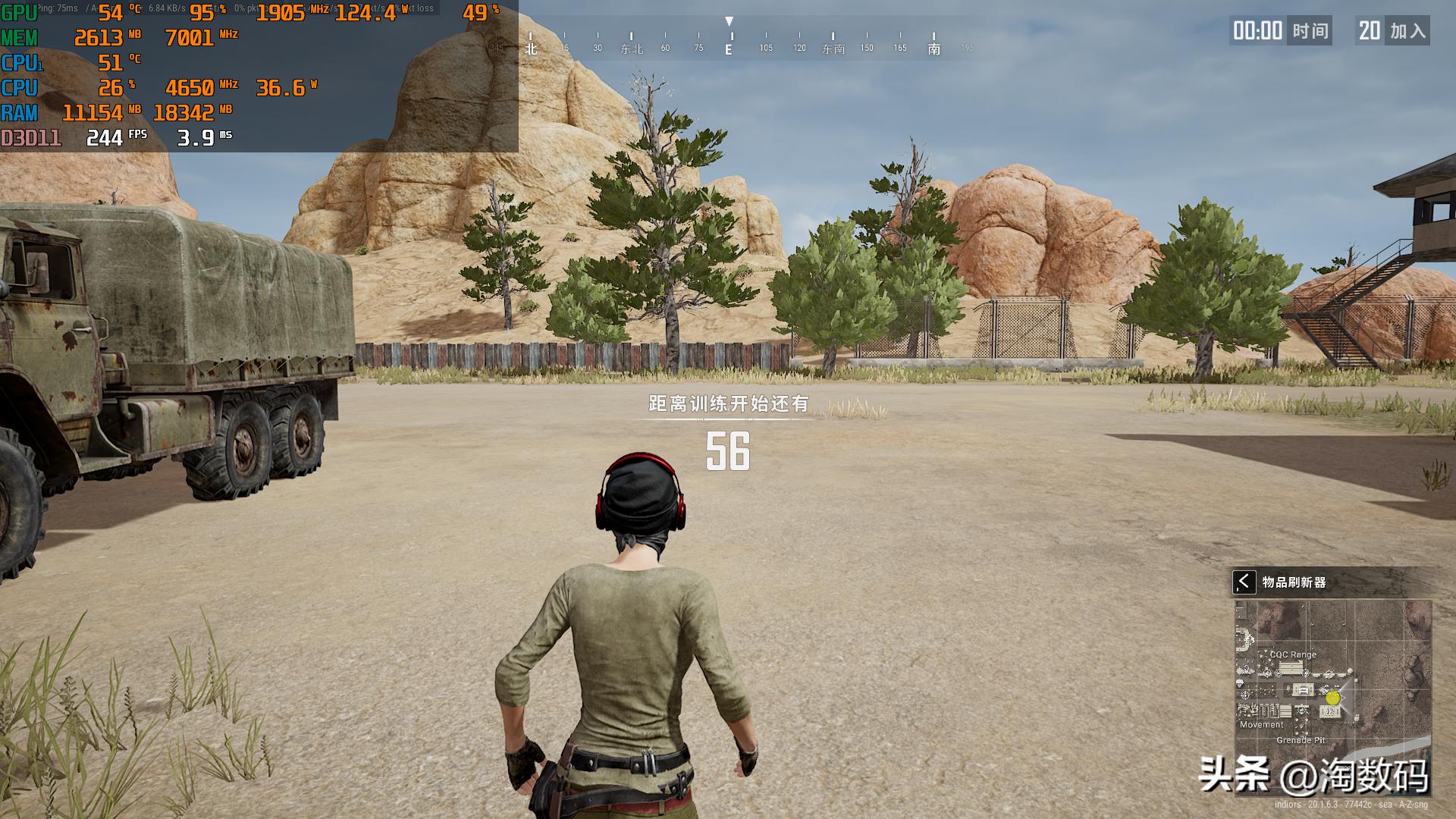Click the Movement area label on the minimap
1456x819 pixels.
pos(1262,724)
